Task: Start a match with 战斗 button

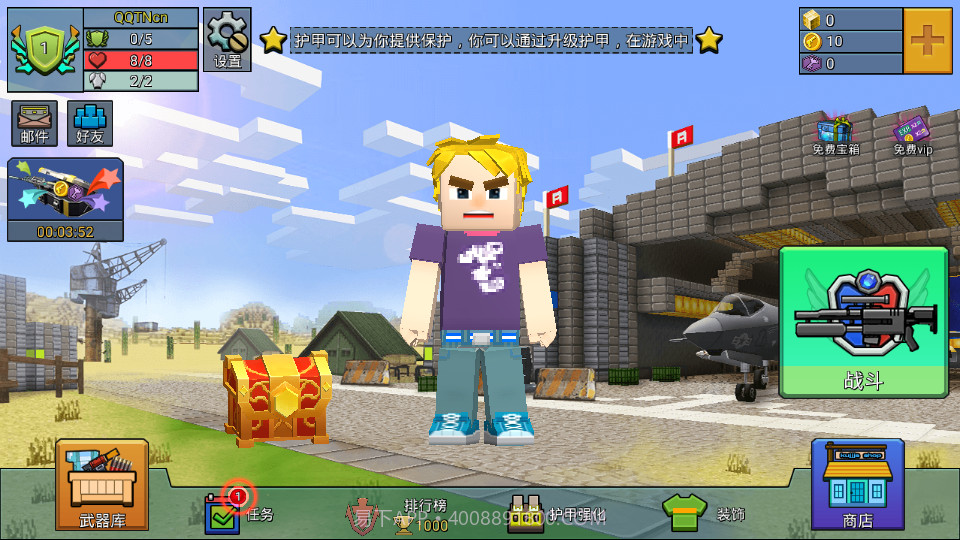Action: pos(863,322)
